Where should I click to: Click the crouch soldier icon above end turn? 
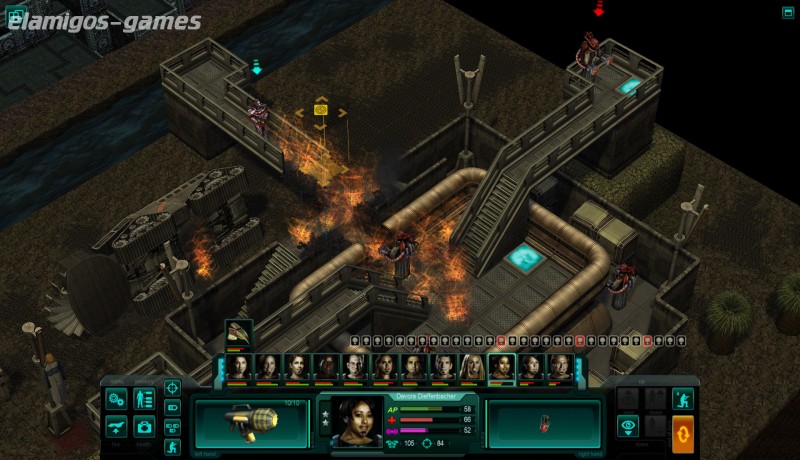coord(683,398)
